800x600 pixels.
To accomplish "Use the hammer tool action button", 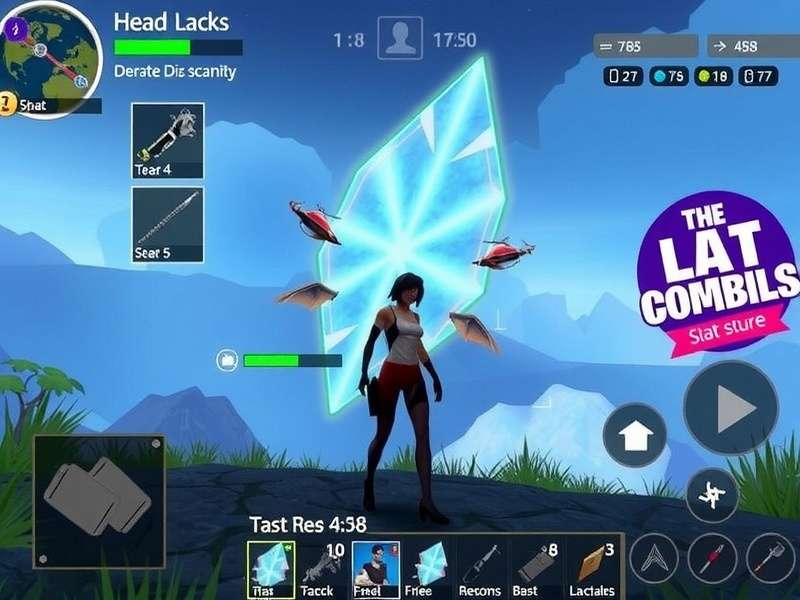I will click(x=769, y=558).
